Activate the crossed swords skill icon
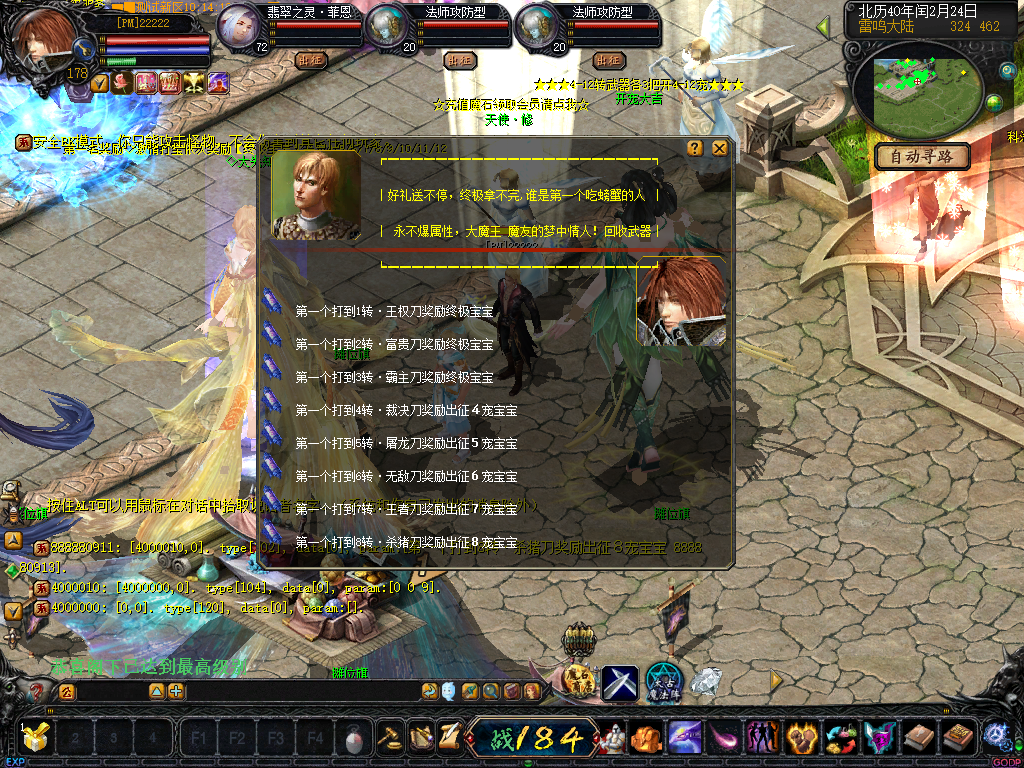 click(619, 683)
